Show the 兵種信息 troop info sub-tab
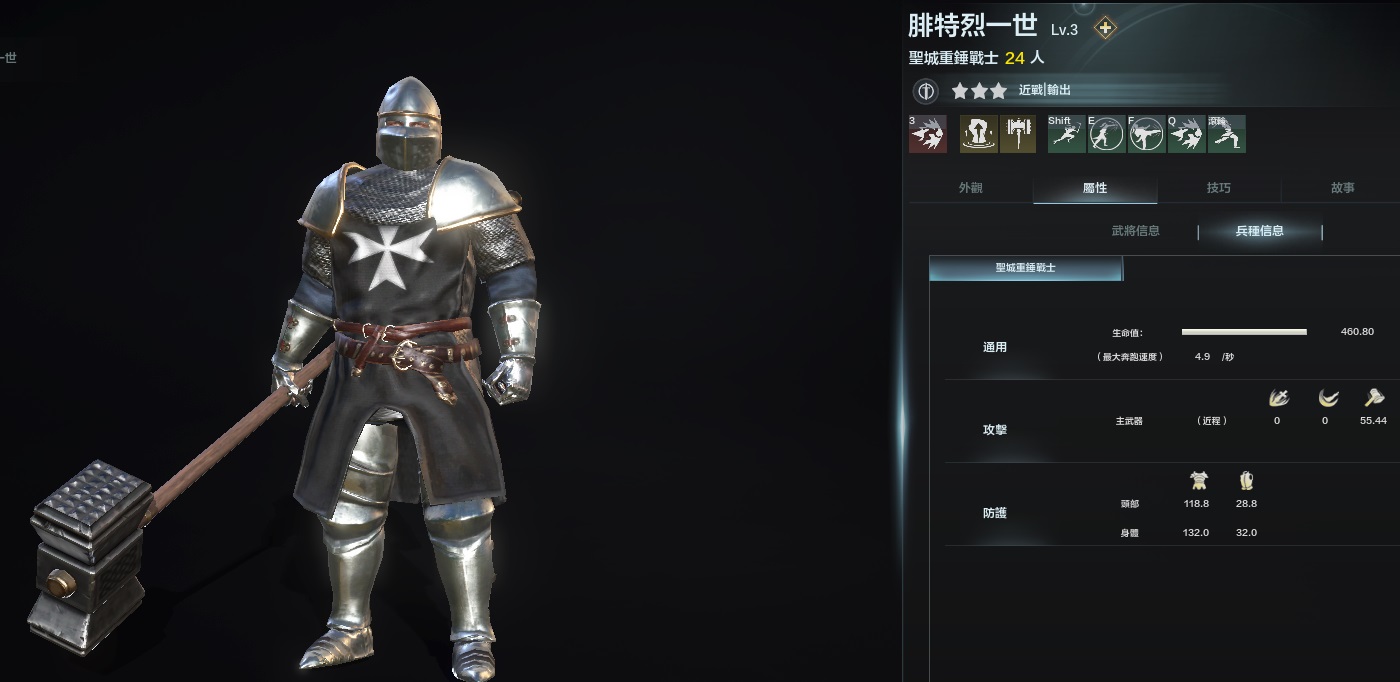 pyautogui.click(x=1260, y=231)
